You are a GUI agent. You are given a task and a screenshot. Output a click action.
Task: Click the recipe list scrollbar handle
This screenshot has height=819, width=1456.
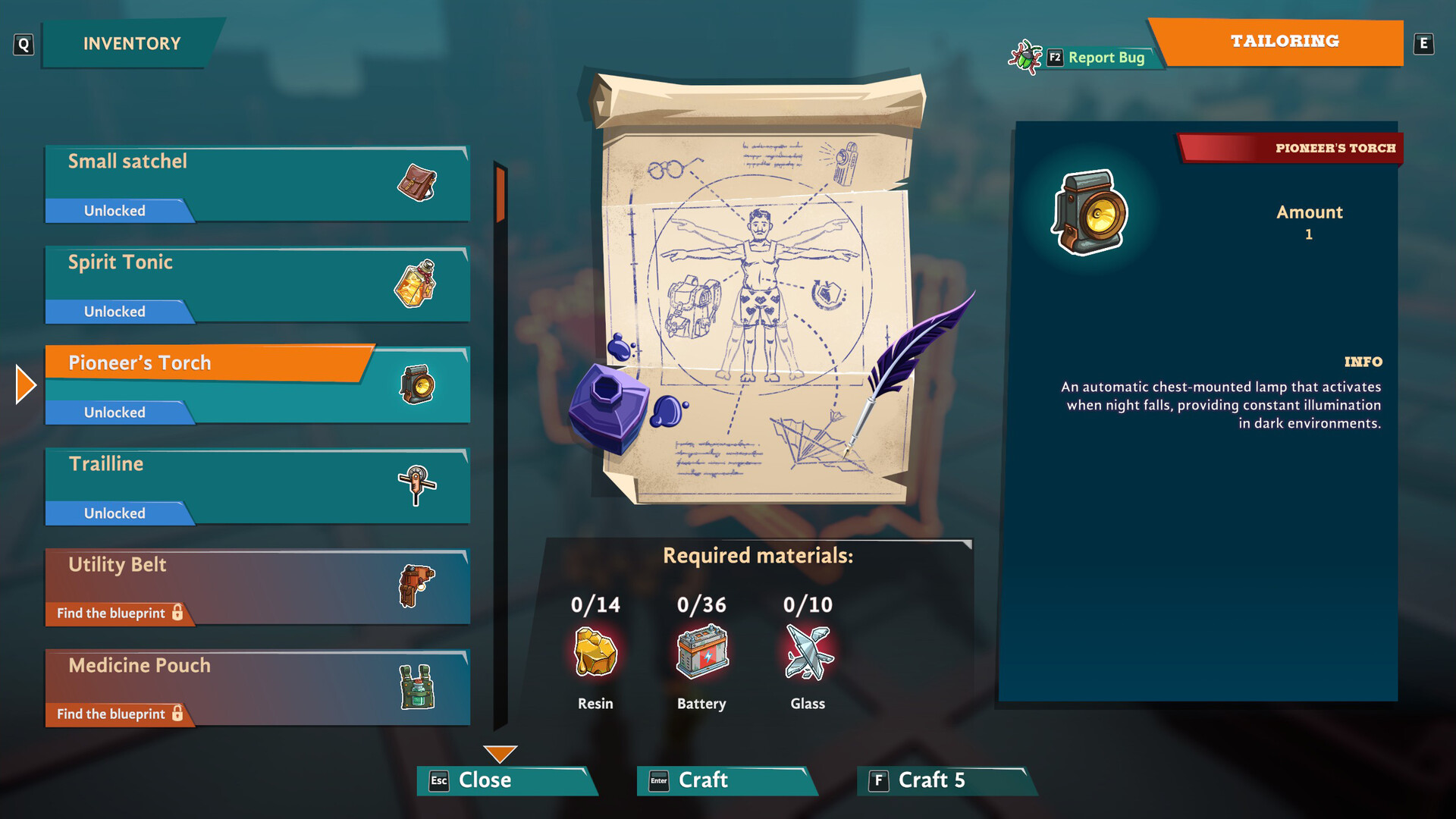point(500,194)
